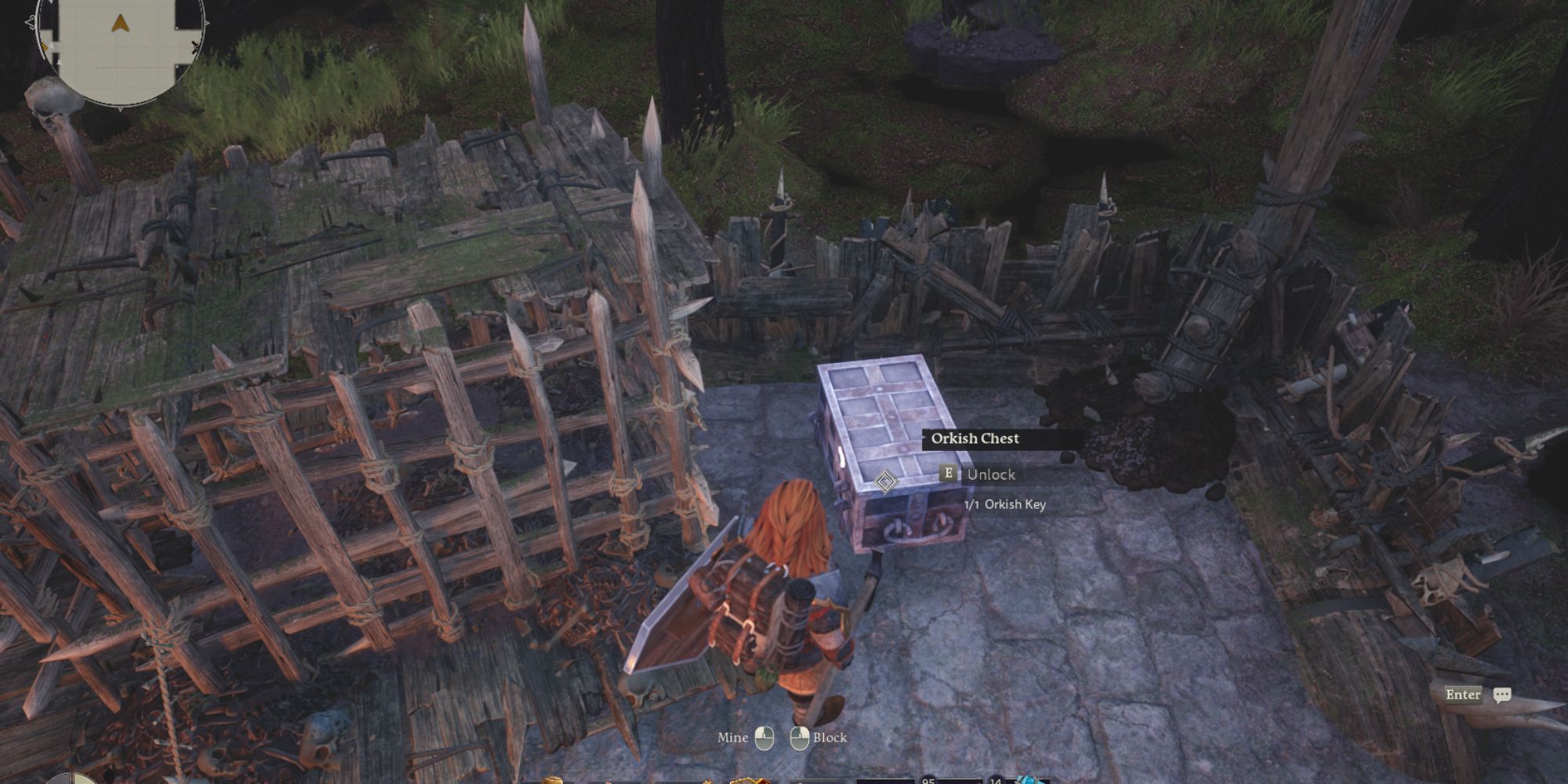Viewport: 1568px width, 784px height.
Task: Select the blue crystal icon on the hotbar
Action: pos(1027,780)
